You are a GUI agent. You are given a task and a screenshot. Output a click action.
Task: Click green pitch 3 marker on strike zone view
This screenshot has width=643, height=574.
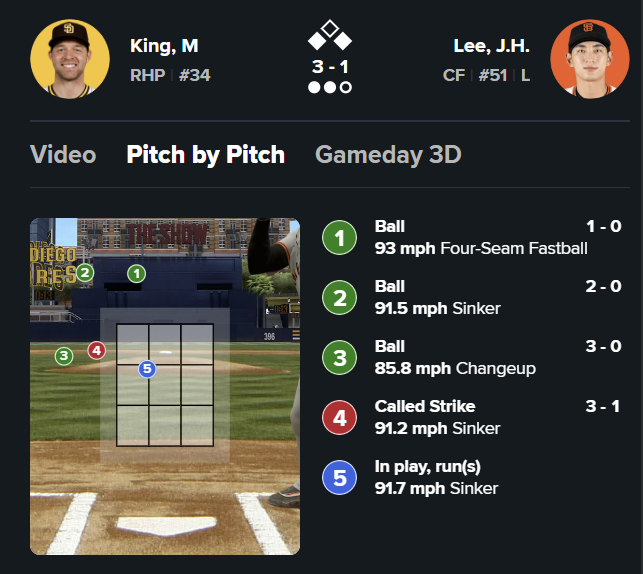tap(64, 355)
